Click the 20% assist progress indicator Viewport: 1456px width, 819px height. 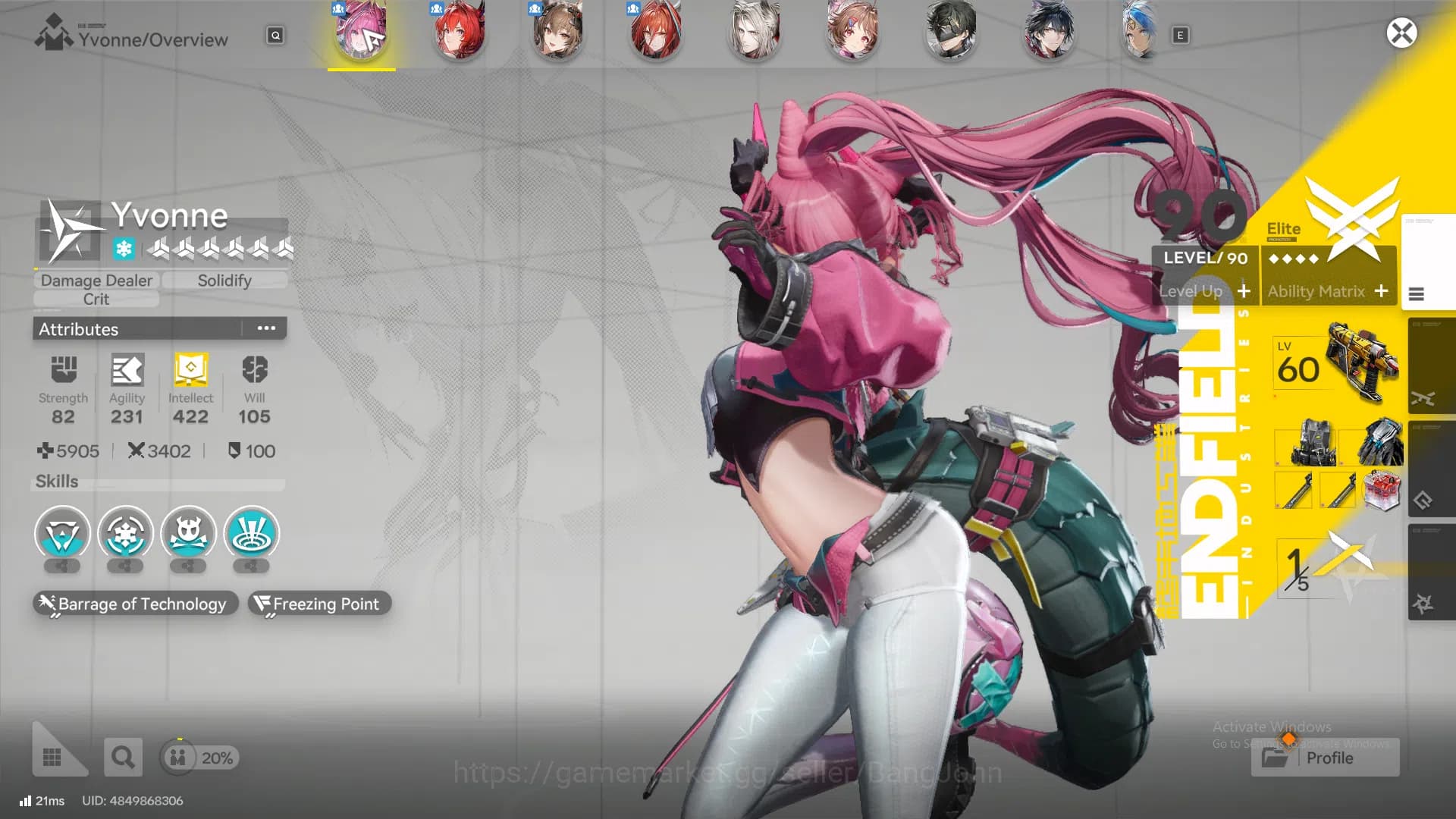[x=199, y=757]
